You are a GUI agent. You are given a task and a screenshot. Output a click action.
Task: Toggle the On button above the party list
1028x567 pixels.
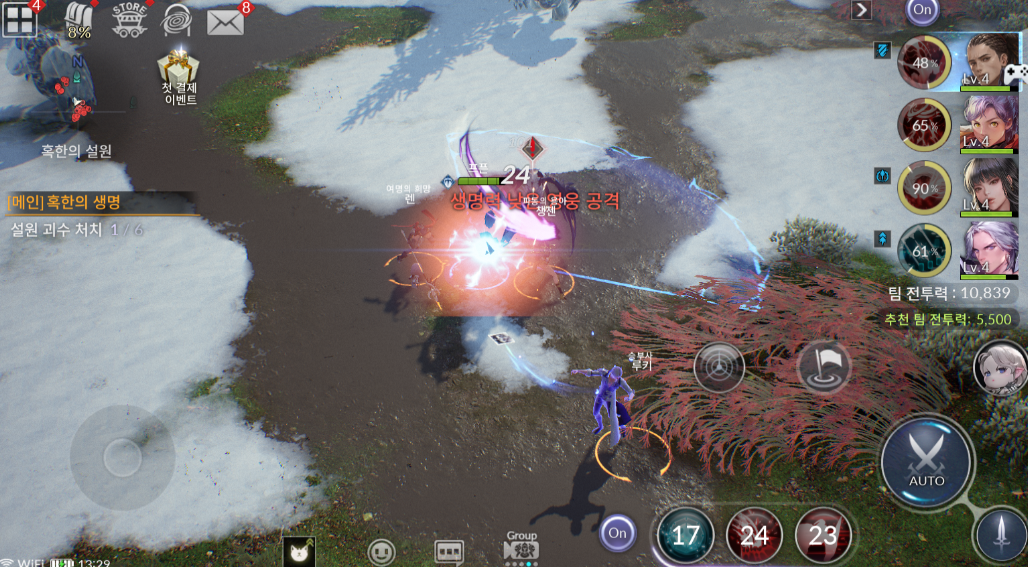tap(921, 10)
